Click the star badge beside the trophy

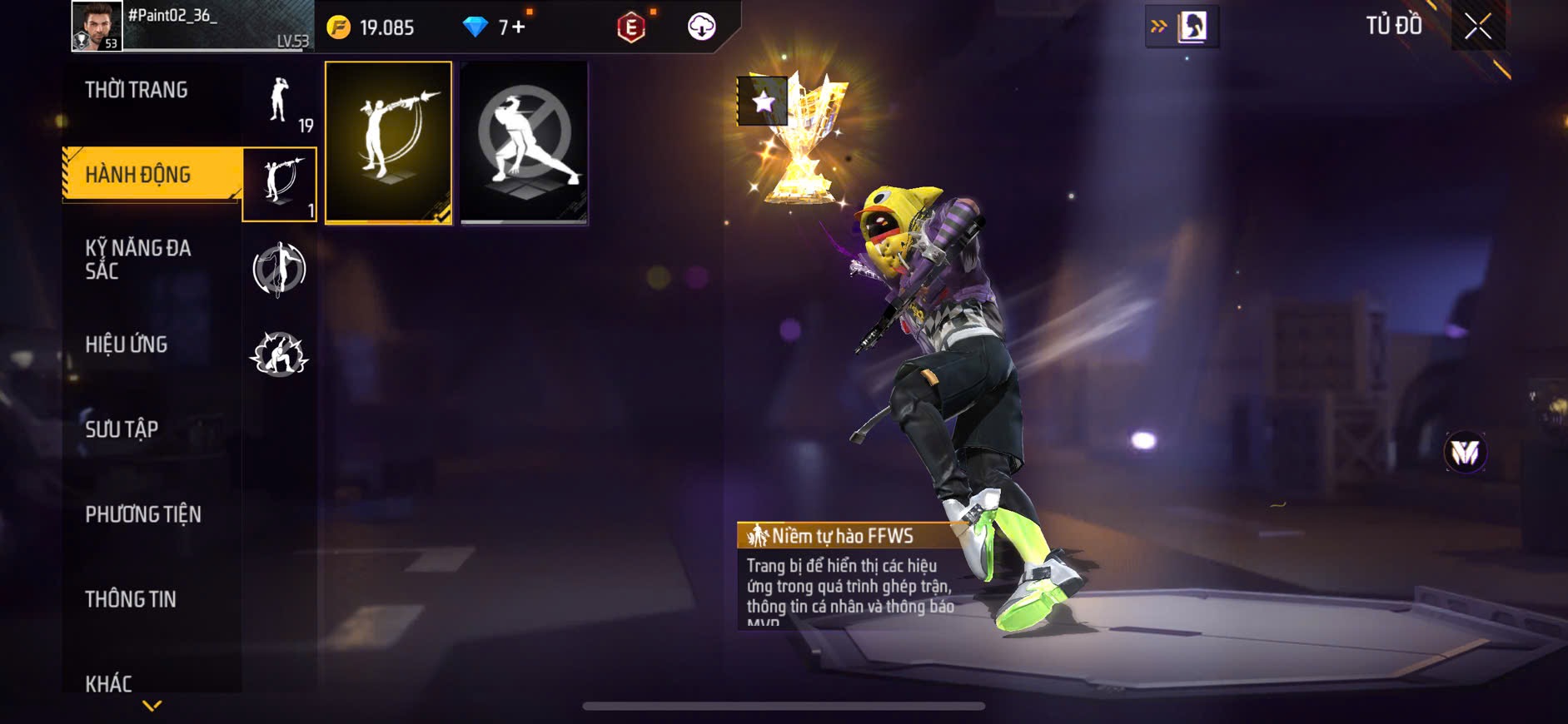pos(762,102)
